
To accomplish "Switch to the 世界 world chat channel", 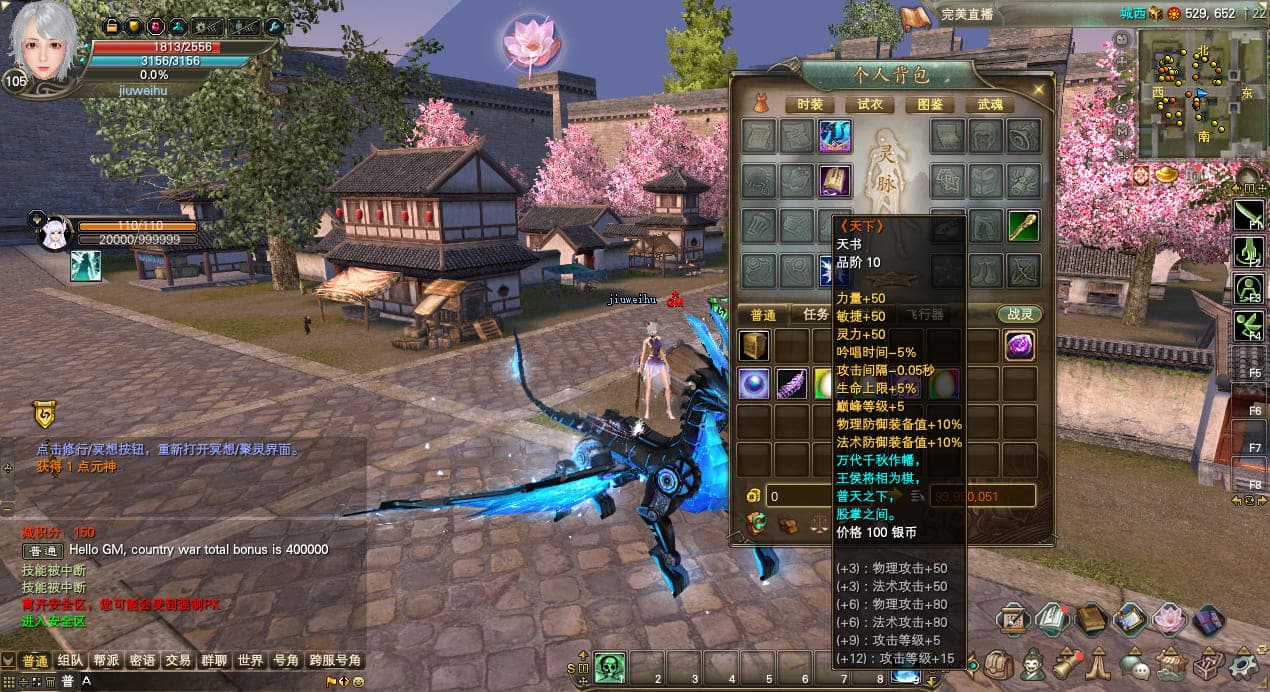I will point(250,661).
